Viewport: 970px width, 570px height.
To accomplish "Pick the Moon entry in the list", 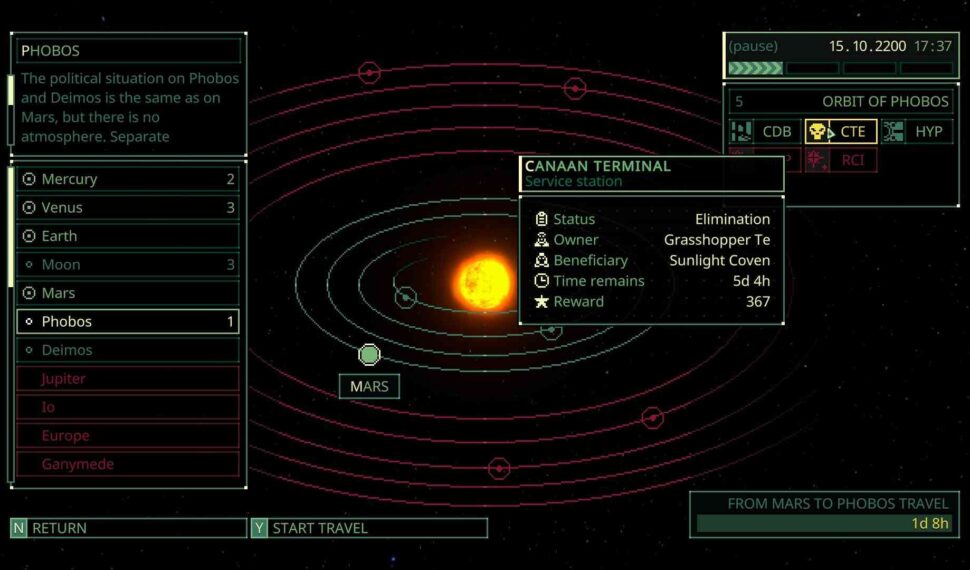I will point(128,265).
